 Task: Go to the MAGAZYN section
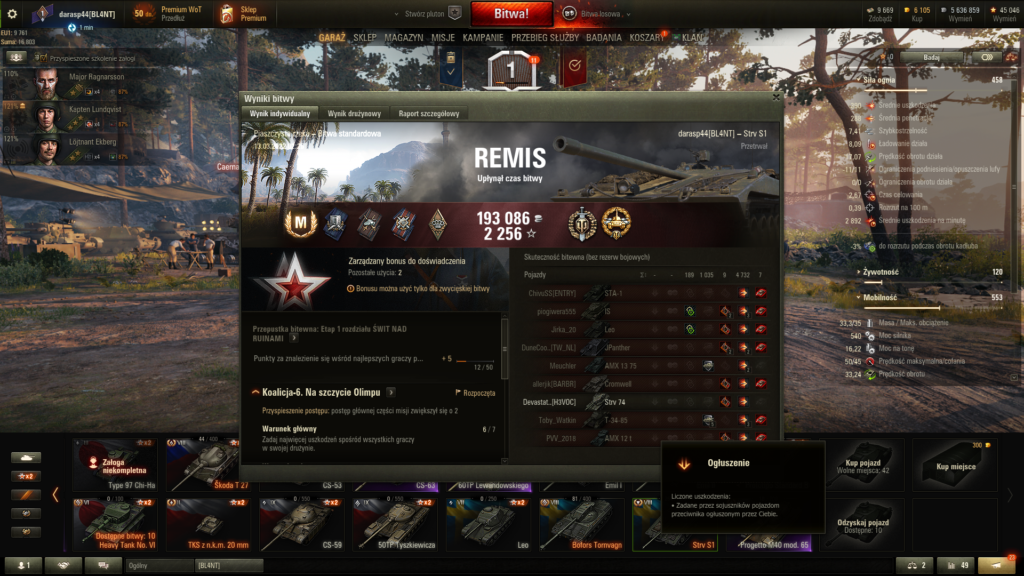[x=403, y=37]
